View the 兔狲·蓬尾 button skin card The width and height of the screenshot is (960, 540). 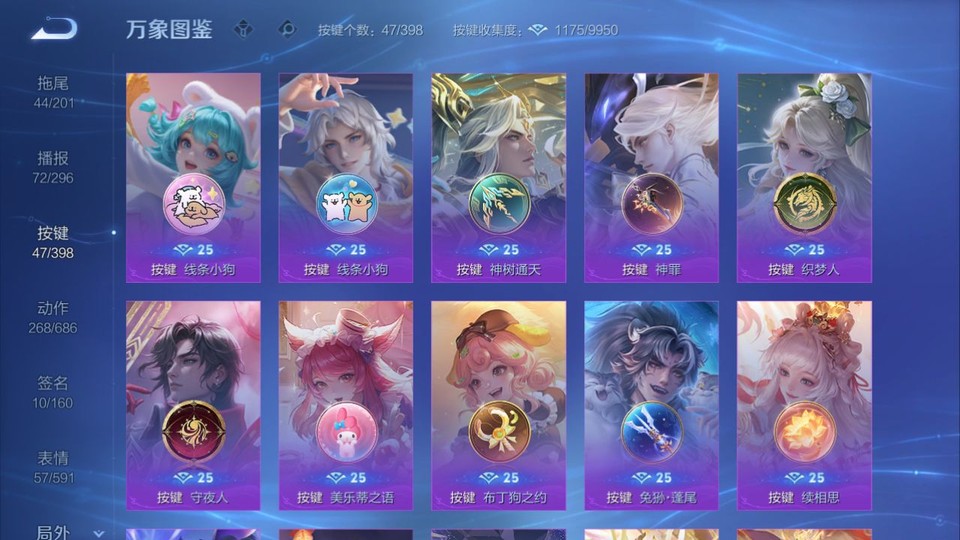[x=651, y=406]
